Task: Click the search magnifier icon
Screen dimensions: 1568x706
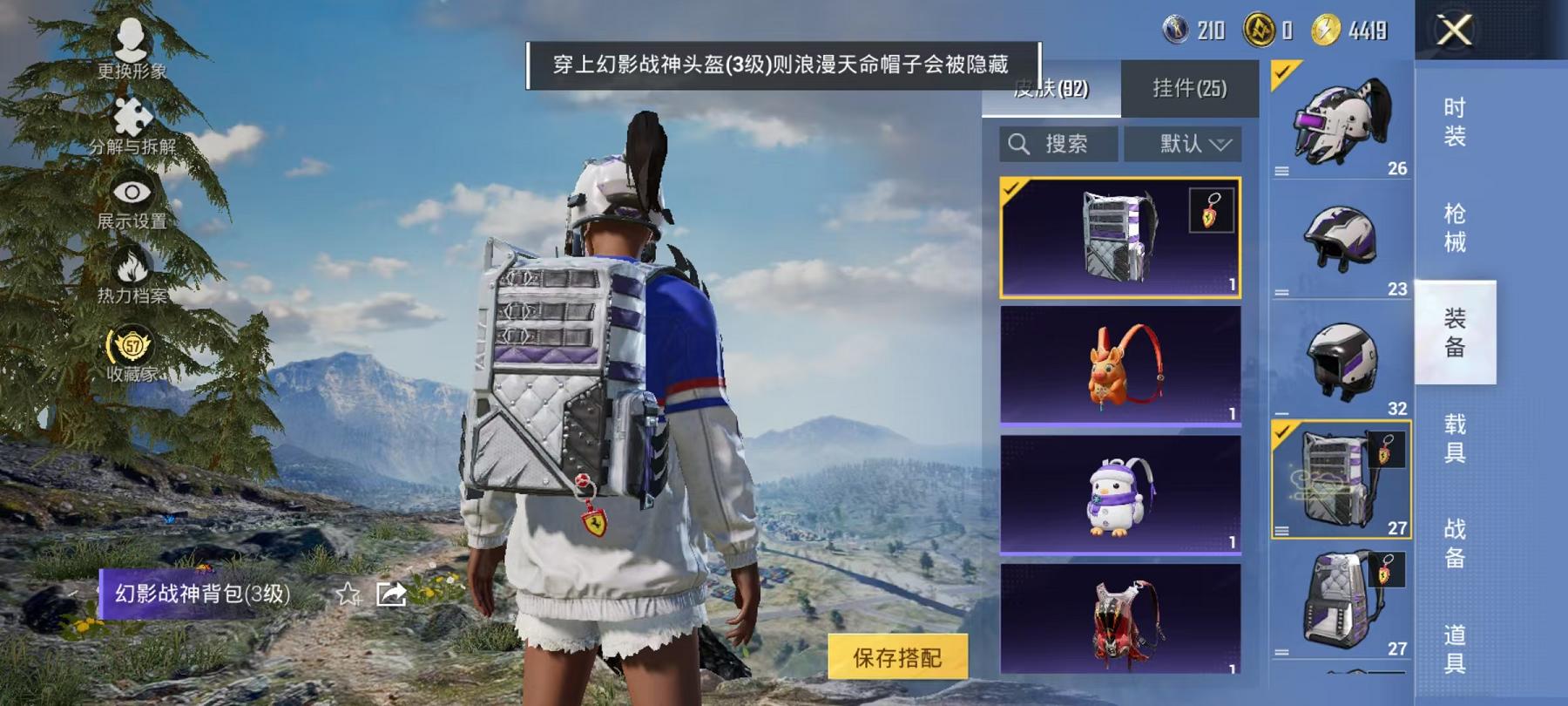Action: (1017, 144)
